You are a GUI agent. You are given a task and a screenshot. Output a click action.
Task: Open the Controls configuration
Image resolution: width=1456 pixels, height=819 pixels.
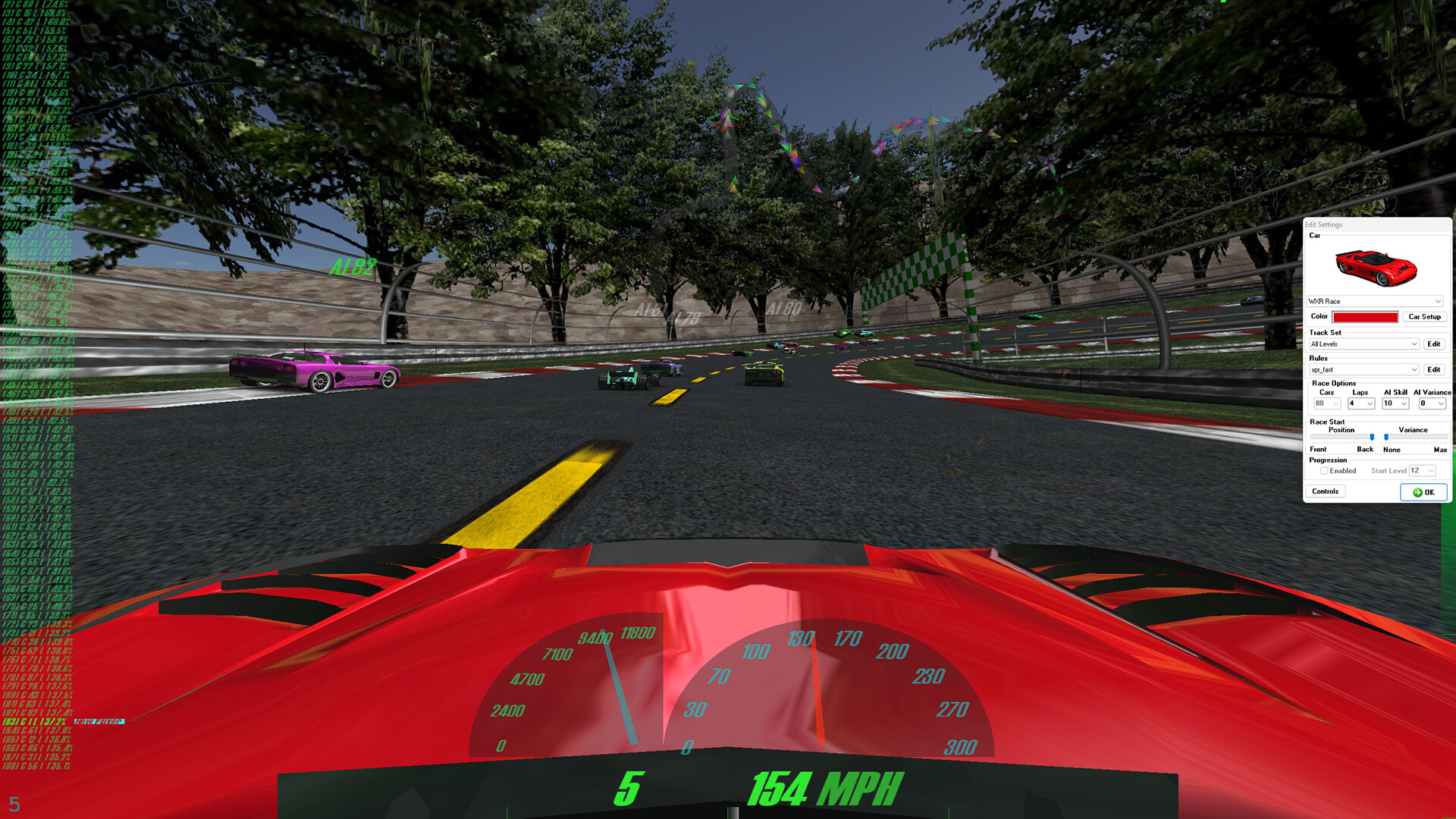point(1325,491)
